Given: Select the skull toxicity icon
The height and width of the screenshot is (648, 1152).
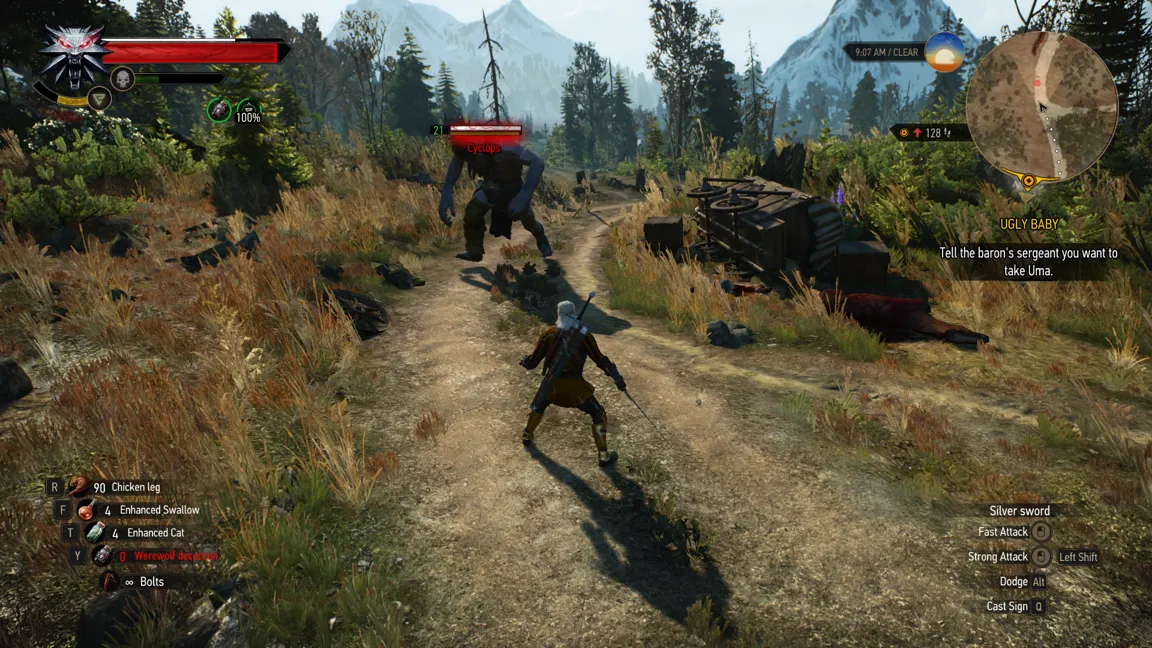Looking at the screenshot, I should (122, 78).
